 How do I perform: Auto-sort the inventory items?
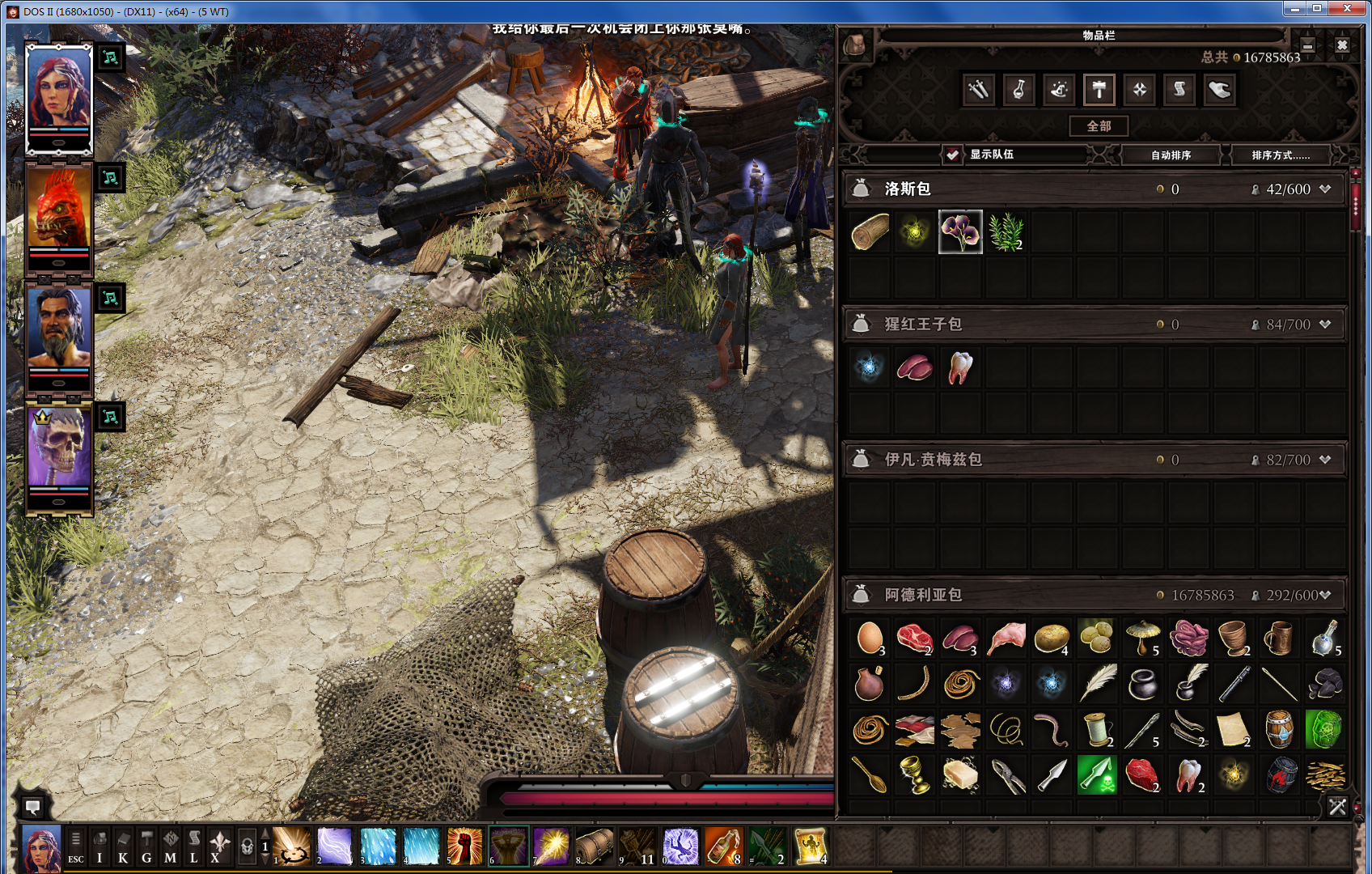[1171, 155]
